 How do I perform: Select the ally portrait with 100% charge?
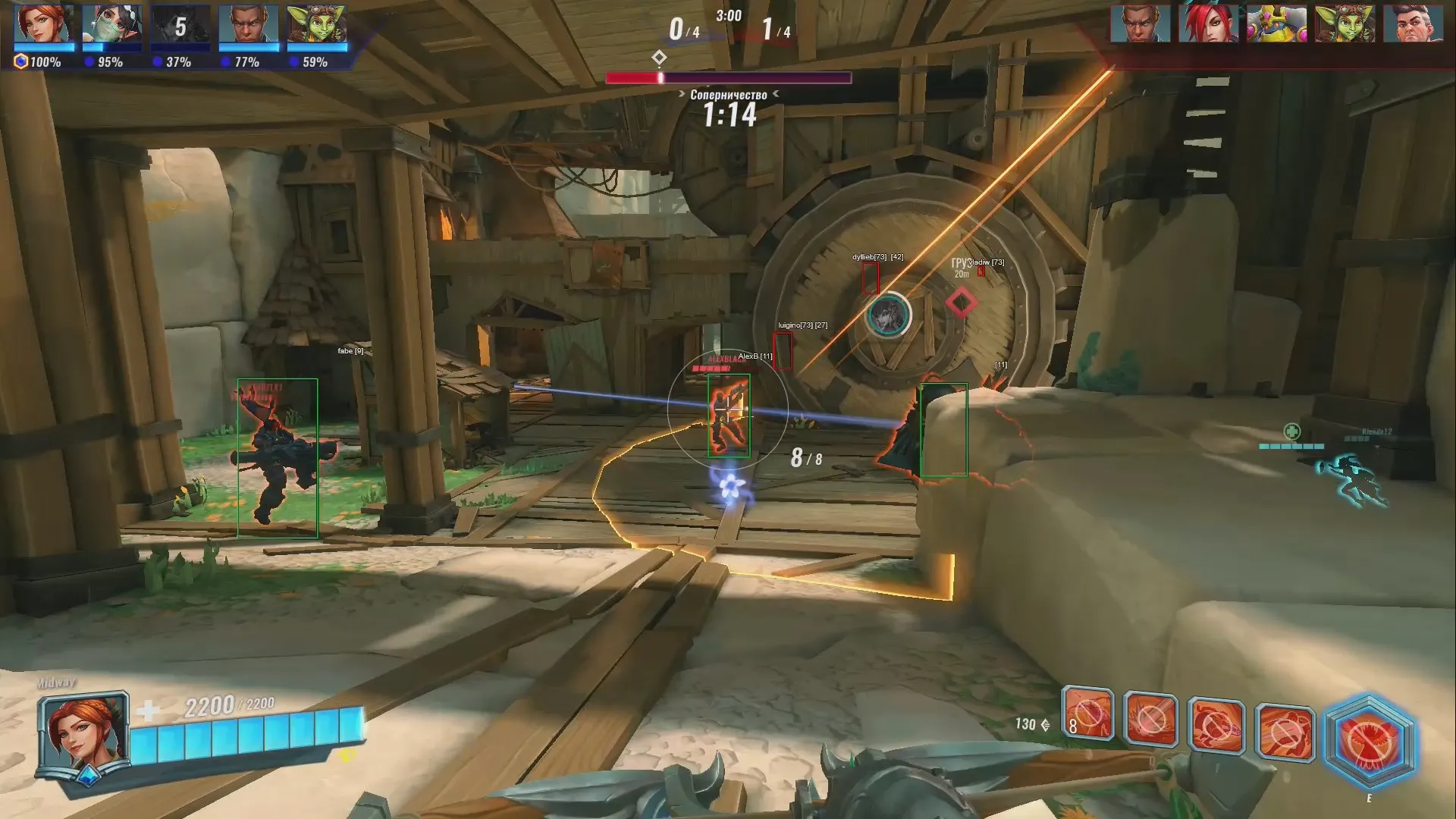tap(45, 26)
